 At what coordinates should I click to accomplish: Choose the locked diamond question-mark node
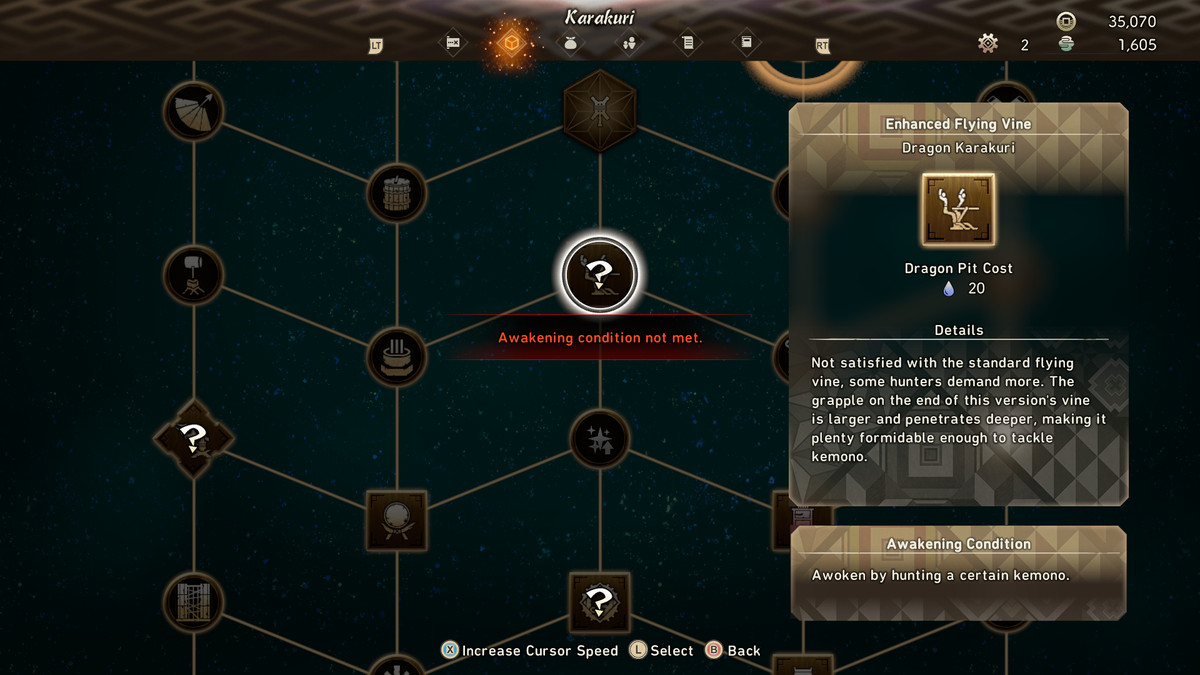tap(193, 438)
